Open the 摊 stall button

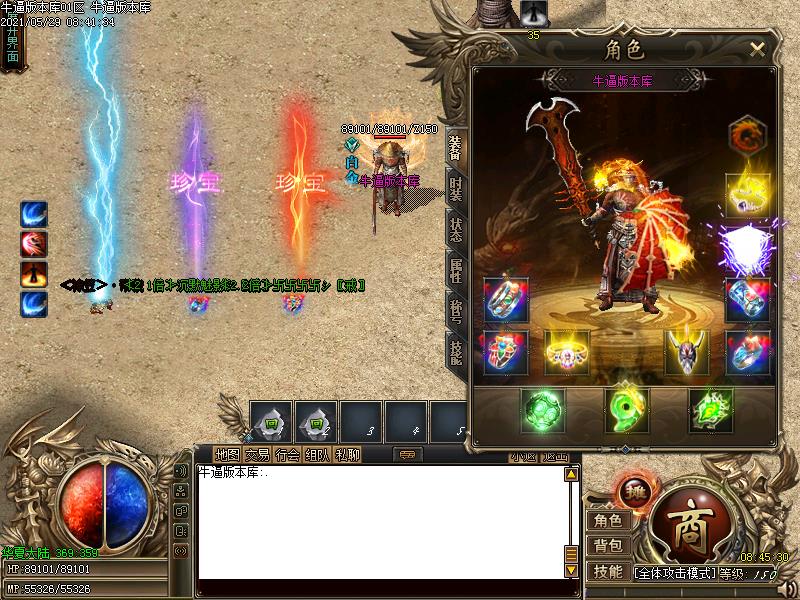(x=636, y=492)
